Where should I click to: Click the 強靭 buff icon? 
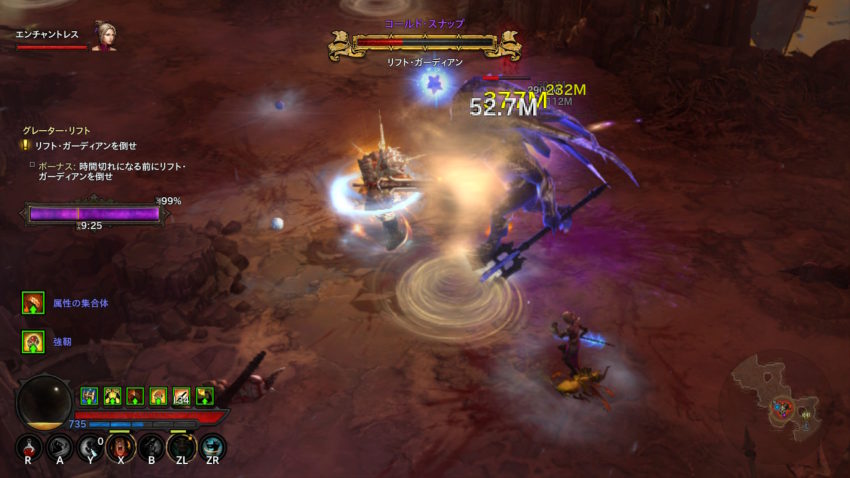tap(33, 341)
